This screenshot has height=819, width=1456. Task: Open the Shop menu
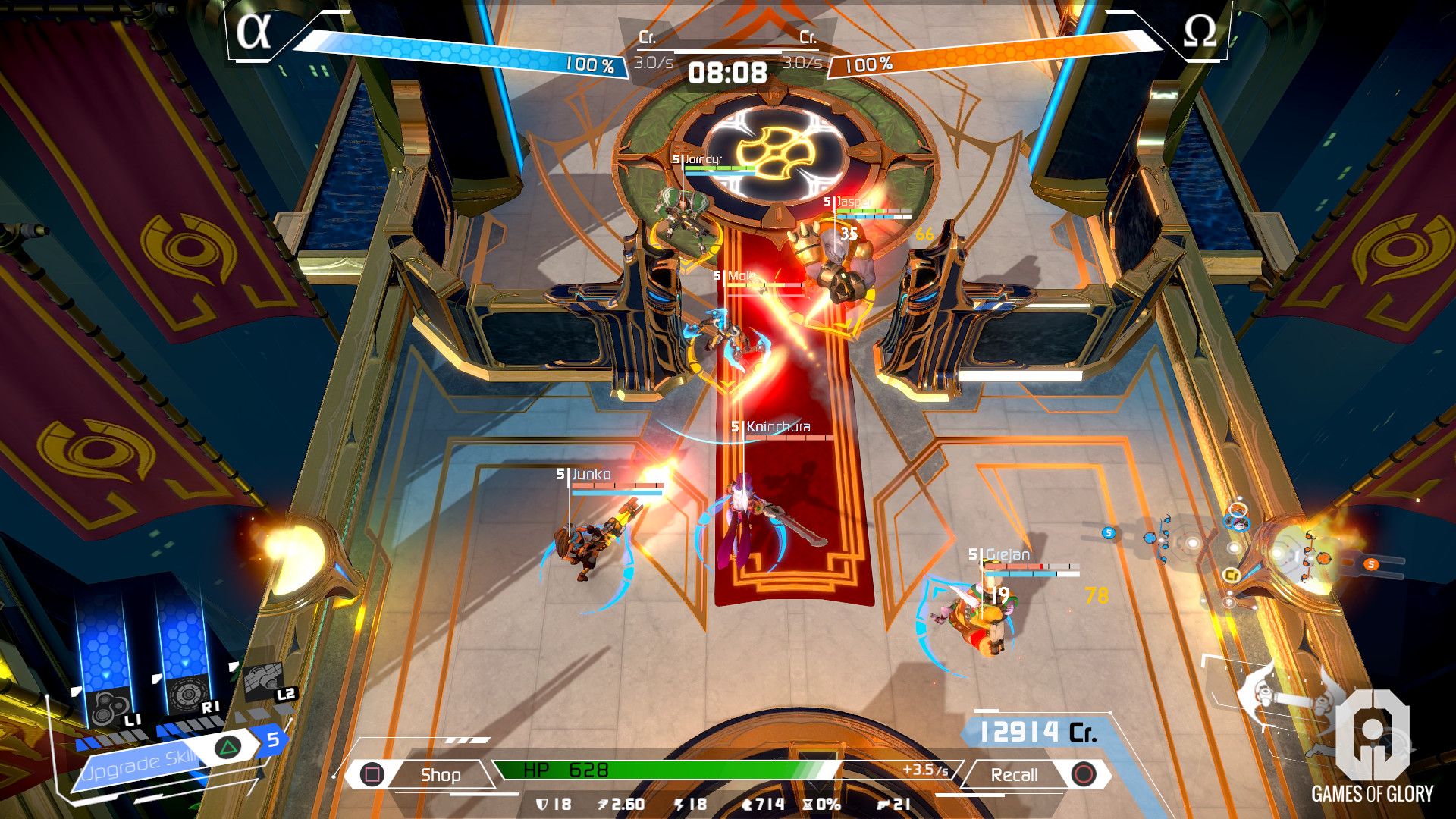point(440,774)
